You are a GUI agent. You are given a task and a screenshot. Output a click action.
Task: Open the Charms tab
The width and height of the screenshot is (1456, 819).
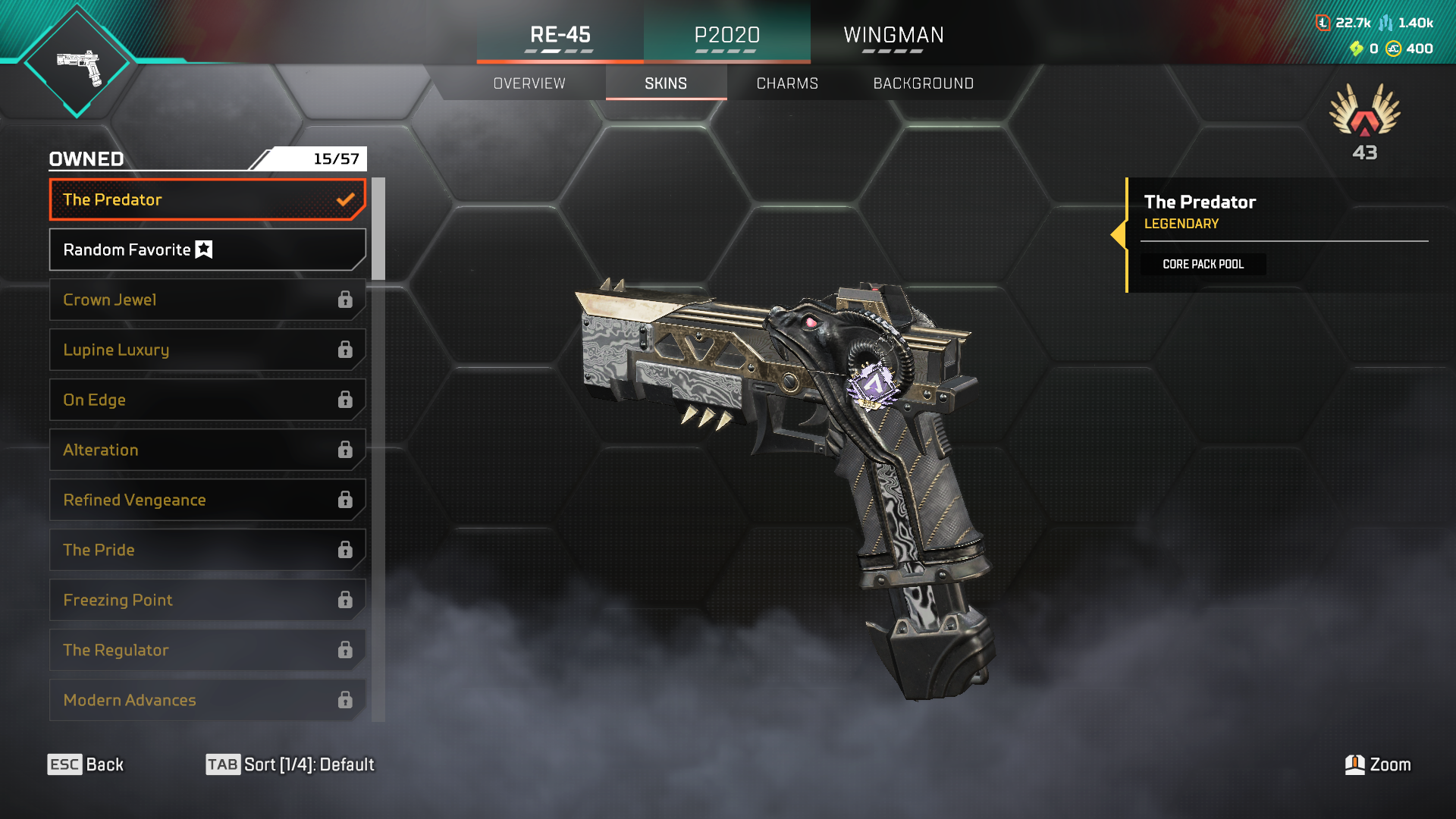click(787, 83)
